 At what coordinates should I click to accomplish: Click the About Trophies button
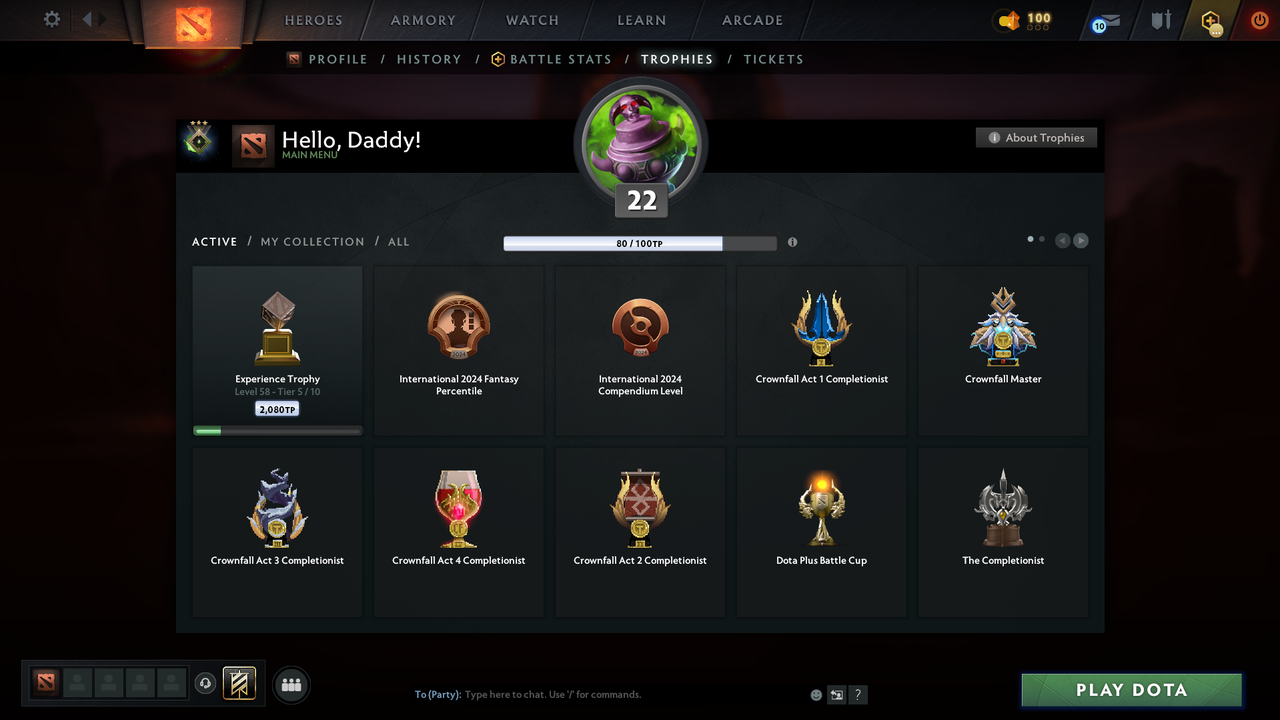pos(1036,137)
